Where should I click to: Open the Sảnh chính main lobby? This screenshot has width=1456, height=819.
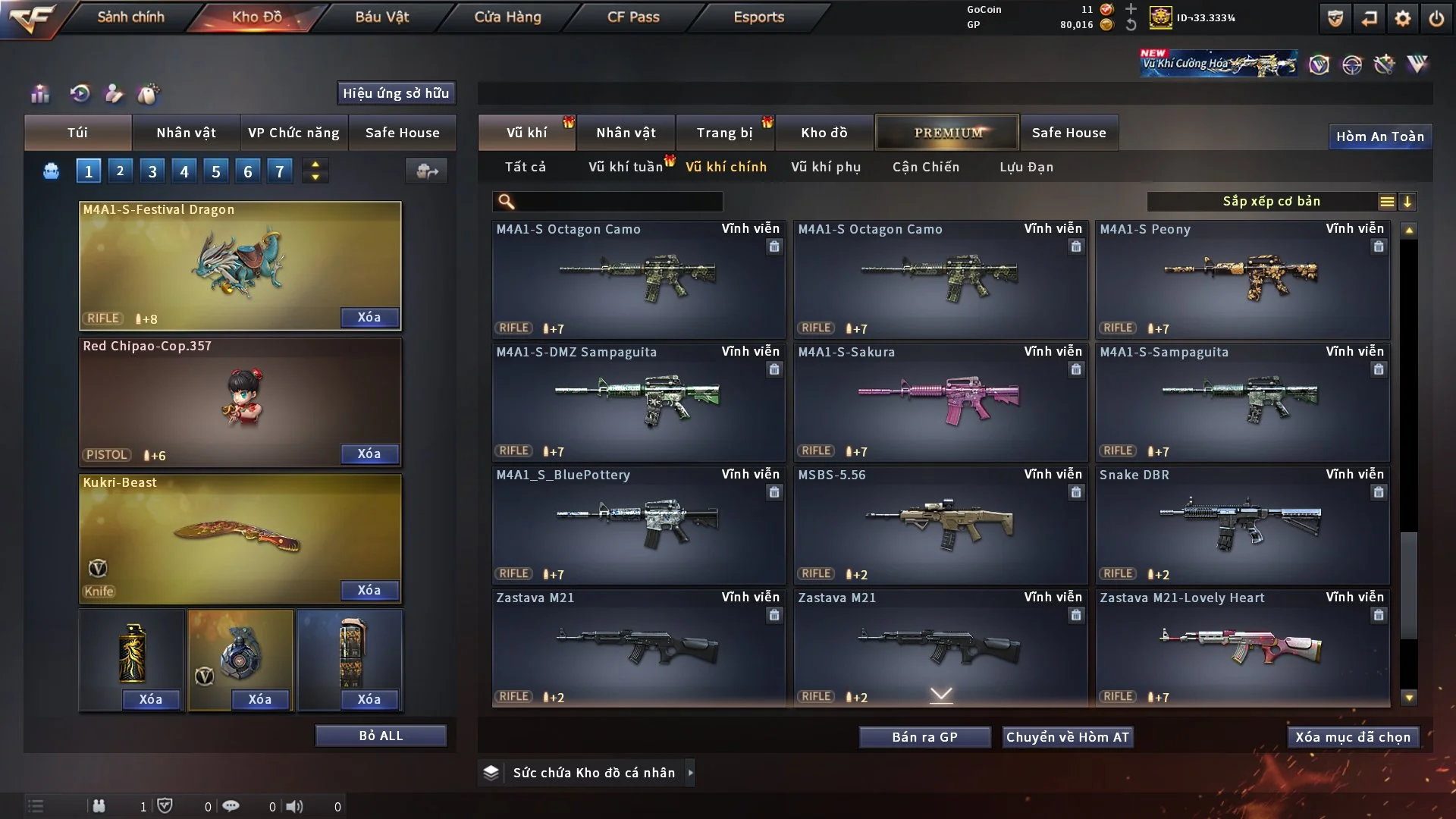tap(130, 17)
